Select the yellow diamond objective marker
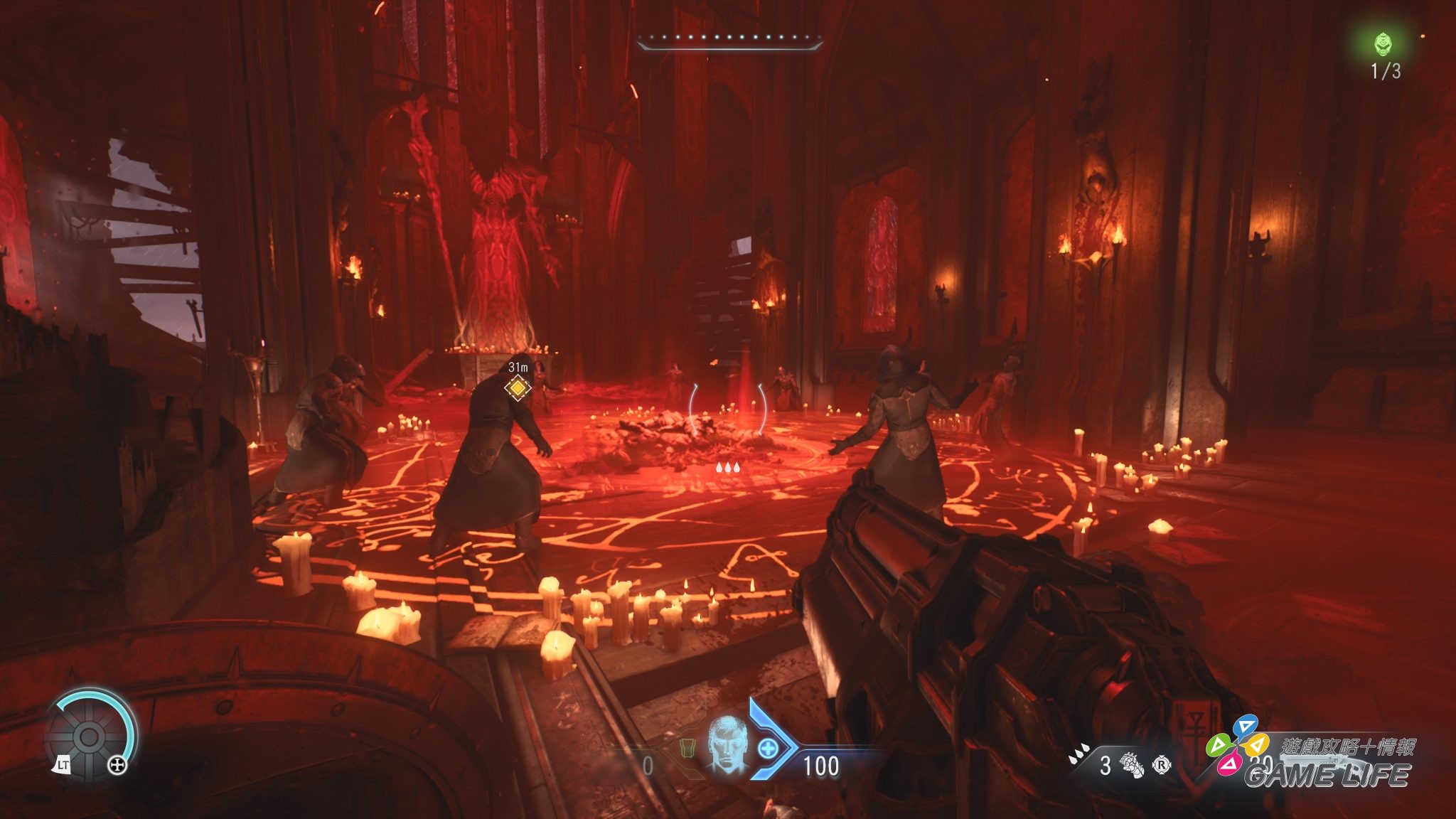 [x=518, y=388]
